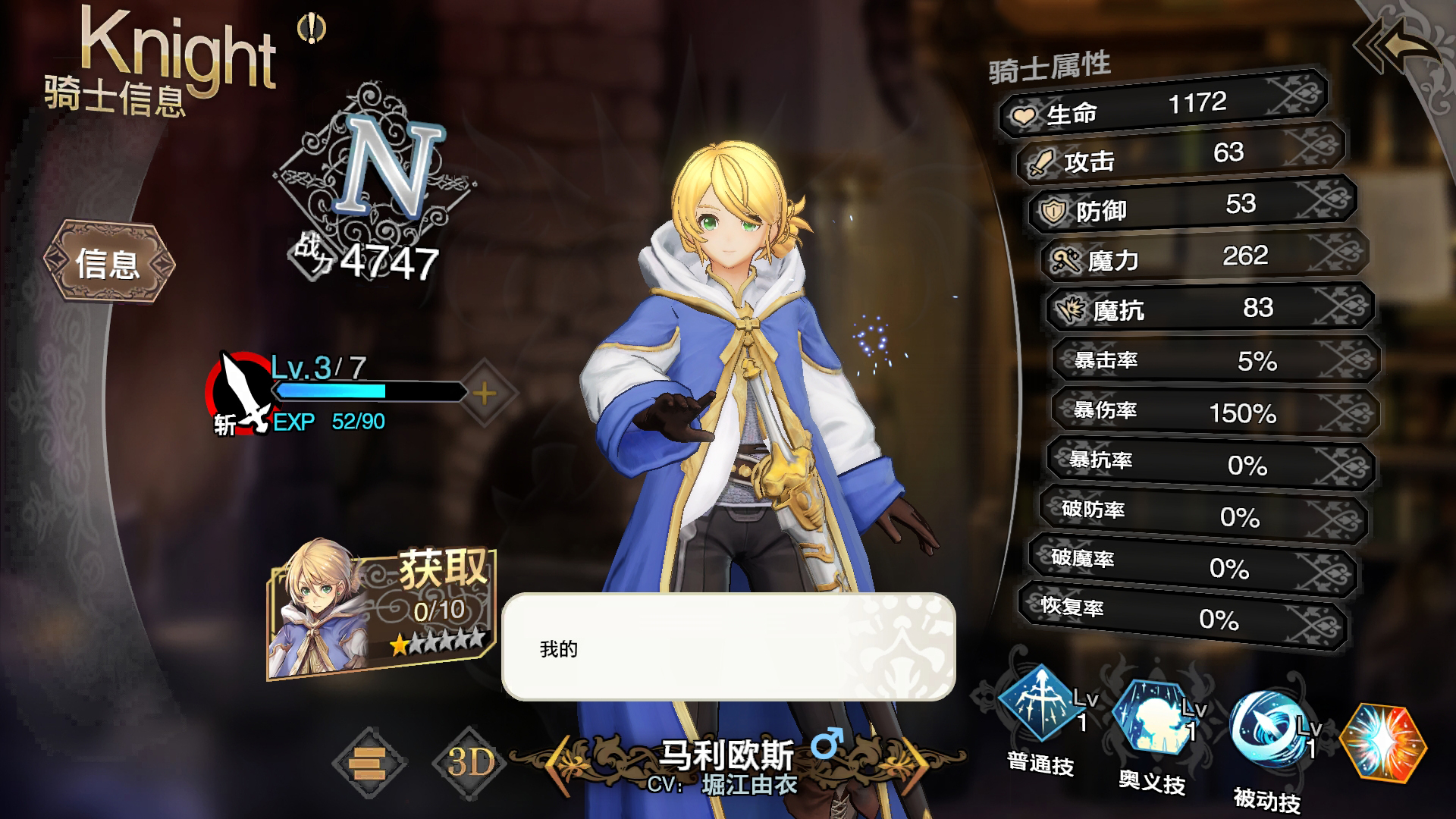Toggle the 3D model view
Screen dimensions: 1456x819
tap(470, 762)
